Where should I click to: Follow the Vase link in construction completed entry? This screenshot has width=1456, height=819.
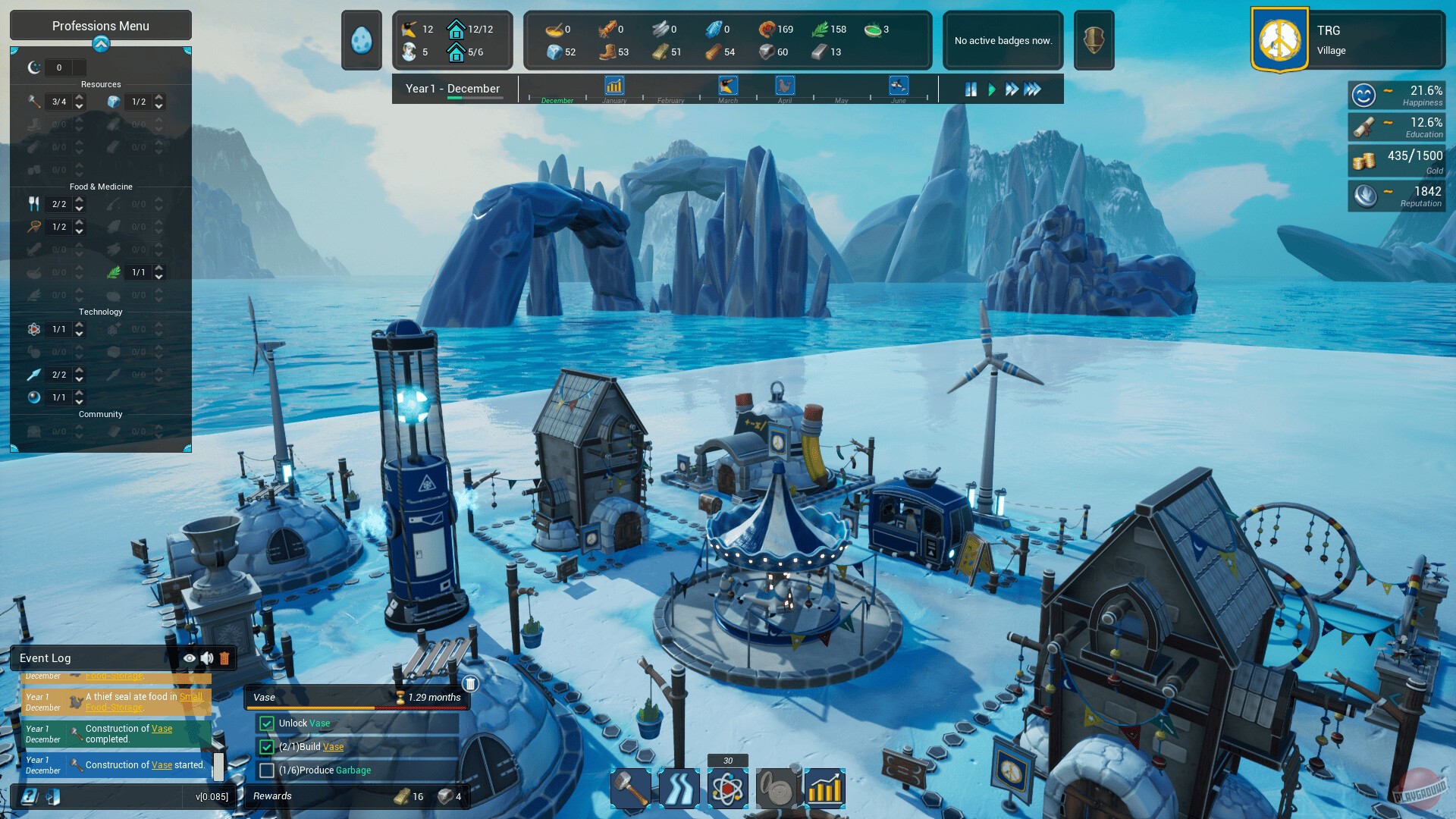pyautogui.click(x=161, y=729)
